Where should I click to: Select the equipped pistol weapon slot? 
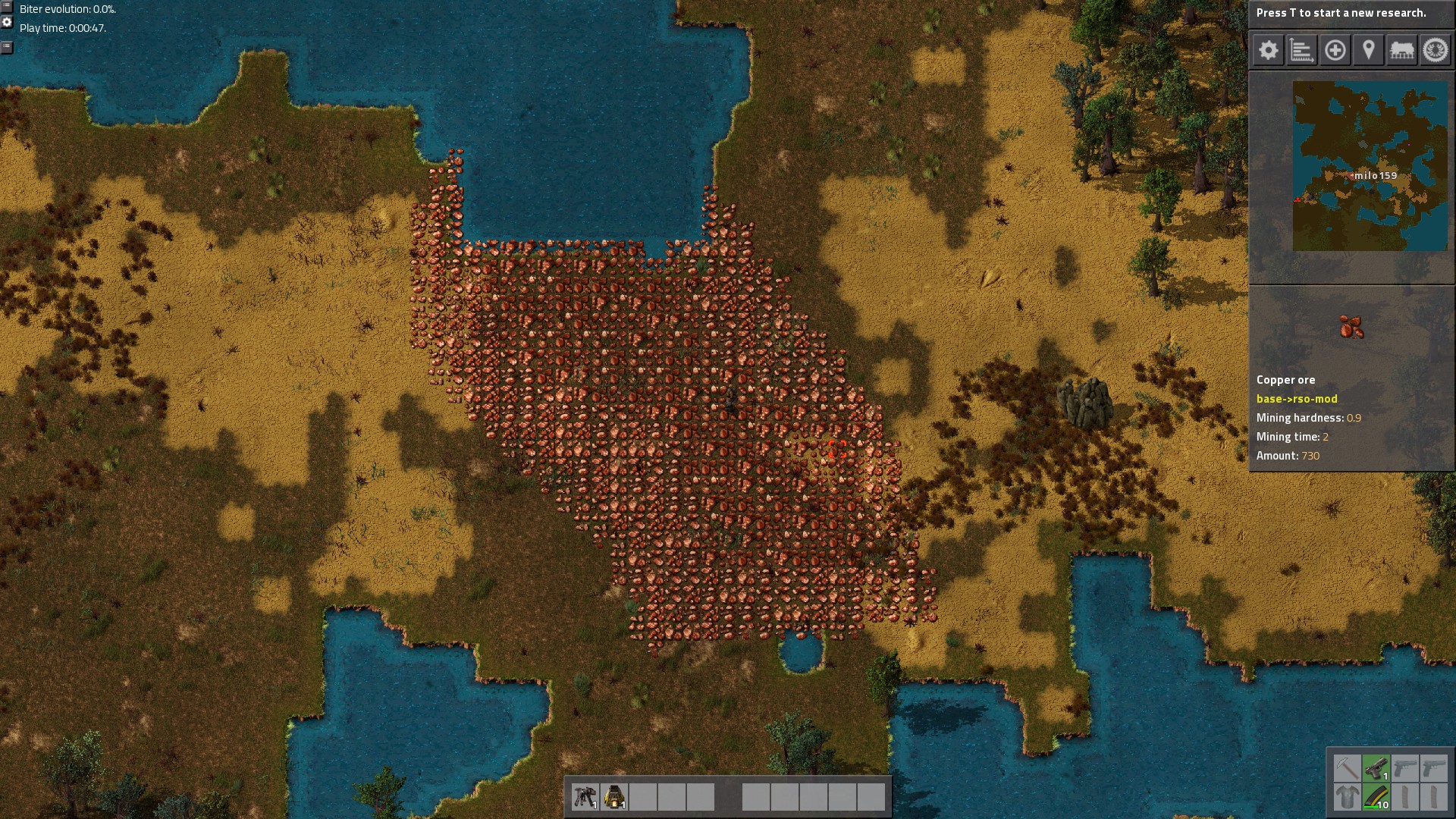(1376, 768)
